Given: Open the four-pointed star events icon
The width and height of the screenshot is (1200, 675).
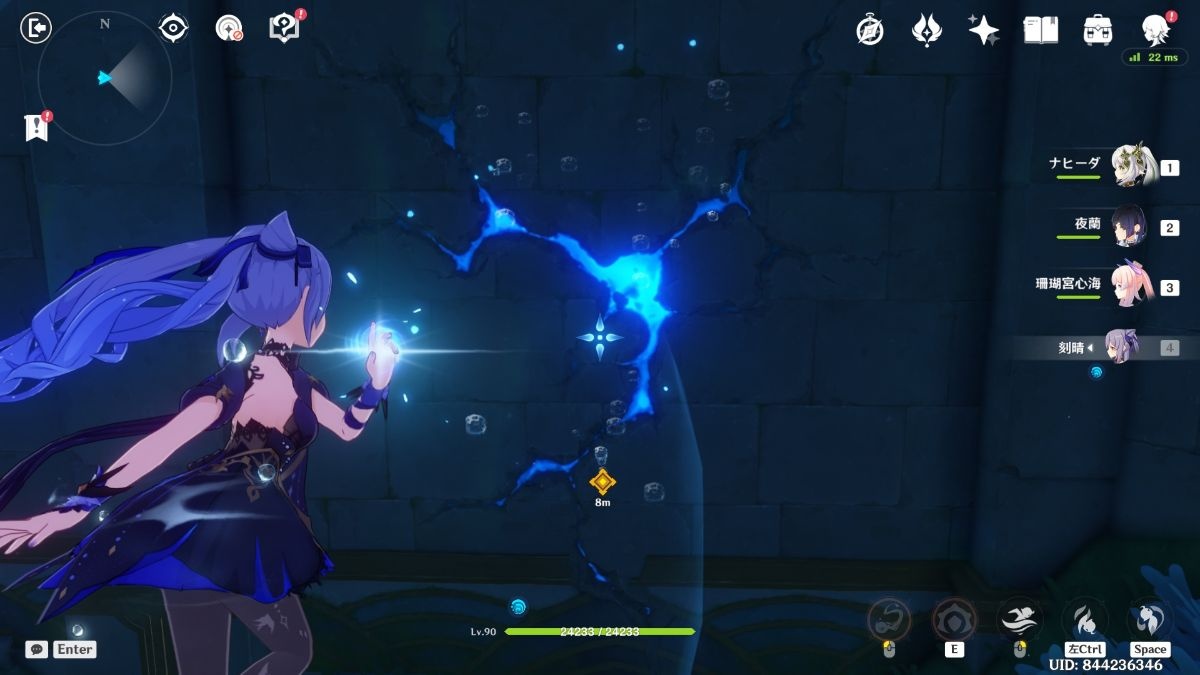Looking at the screenshot, I should point(983,30).
